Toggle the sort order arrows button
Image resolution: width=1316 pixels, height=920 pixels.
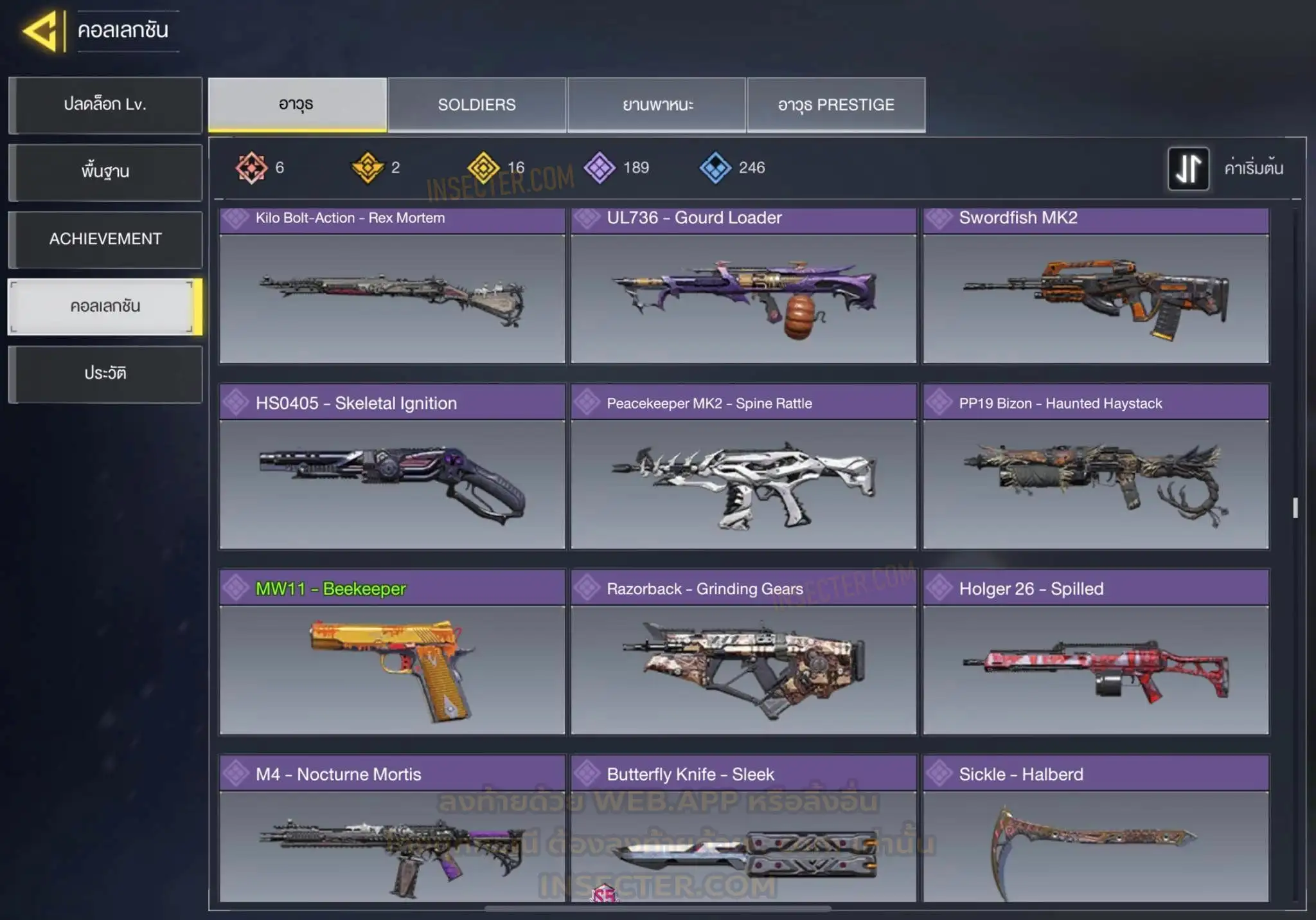tap(1188, 168)
